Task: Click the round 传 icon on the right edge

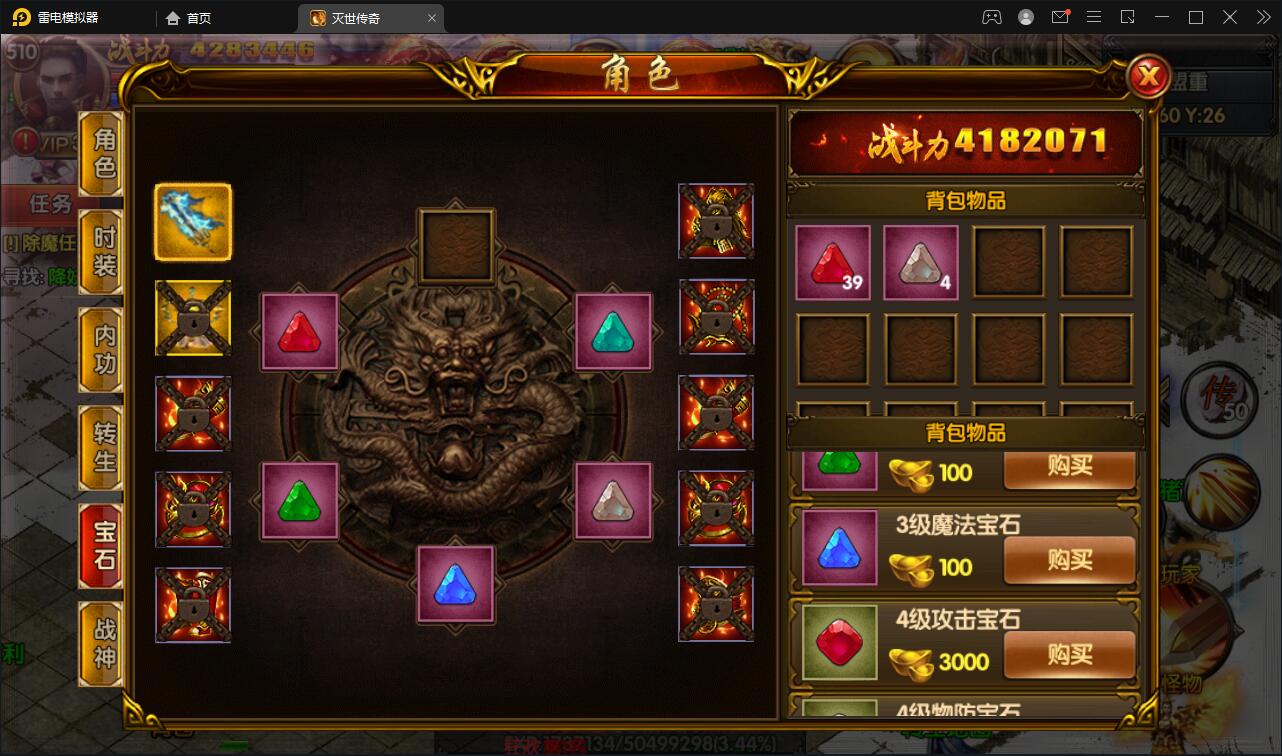Action: click(x=1220, y=399)
